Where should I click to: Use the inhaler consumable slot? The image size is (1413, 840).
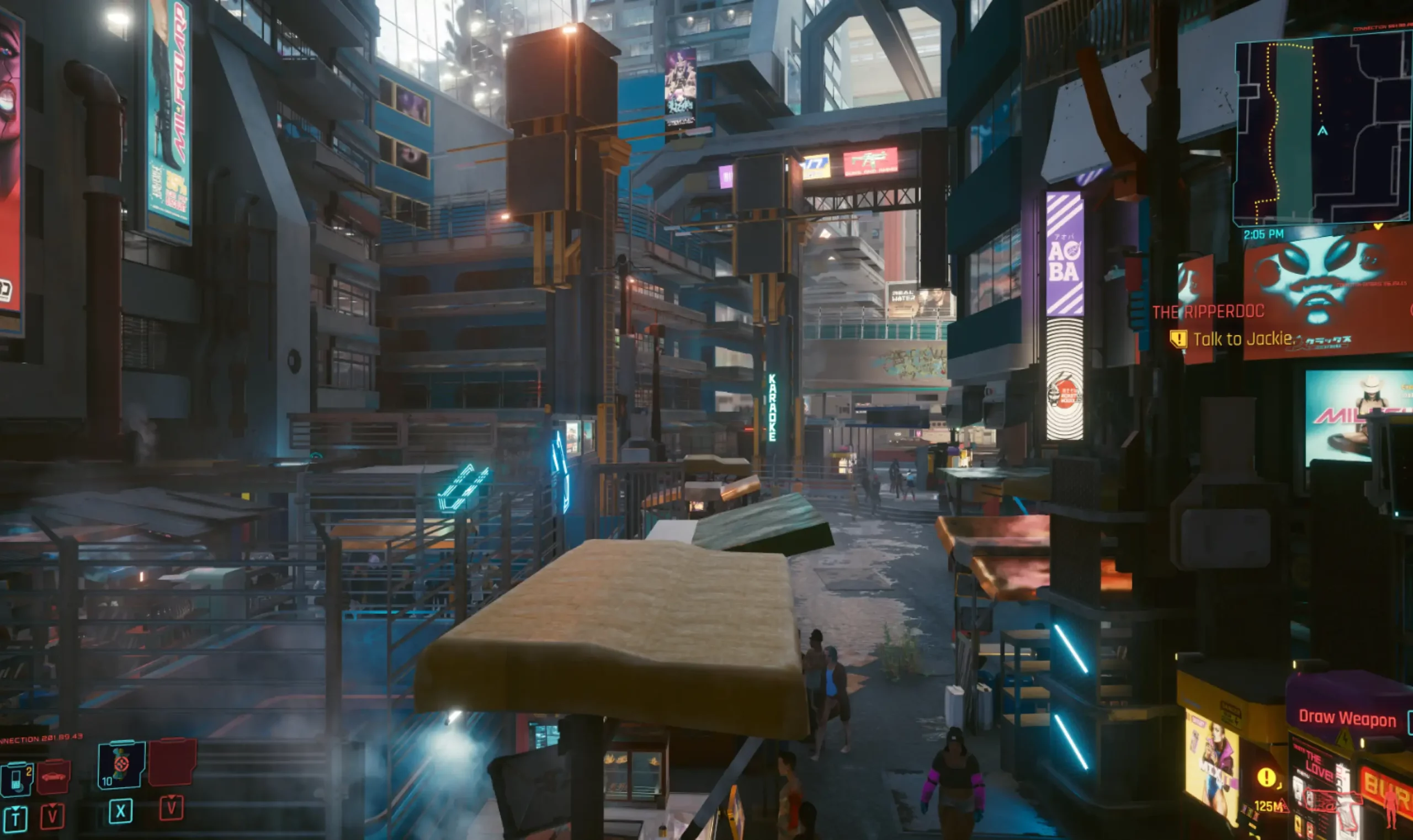pos(121,765)
